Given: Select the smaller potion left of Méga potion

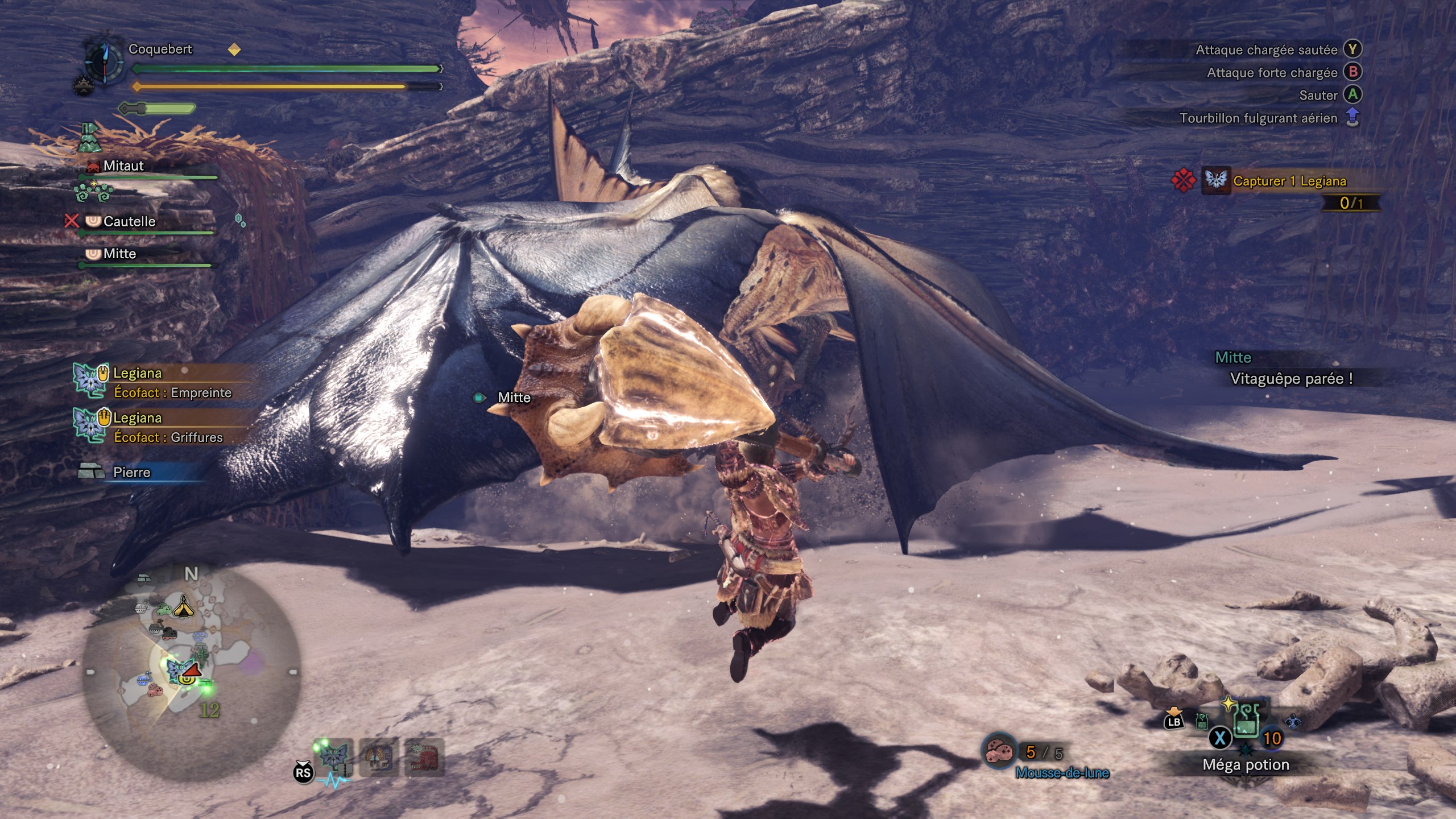Looking at the screenshot, I should pos(1202,722).
